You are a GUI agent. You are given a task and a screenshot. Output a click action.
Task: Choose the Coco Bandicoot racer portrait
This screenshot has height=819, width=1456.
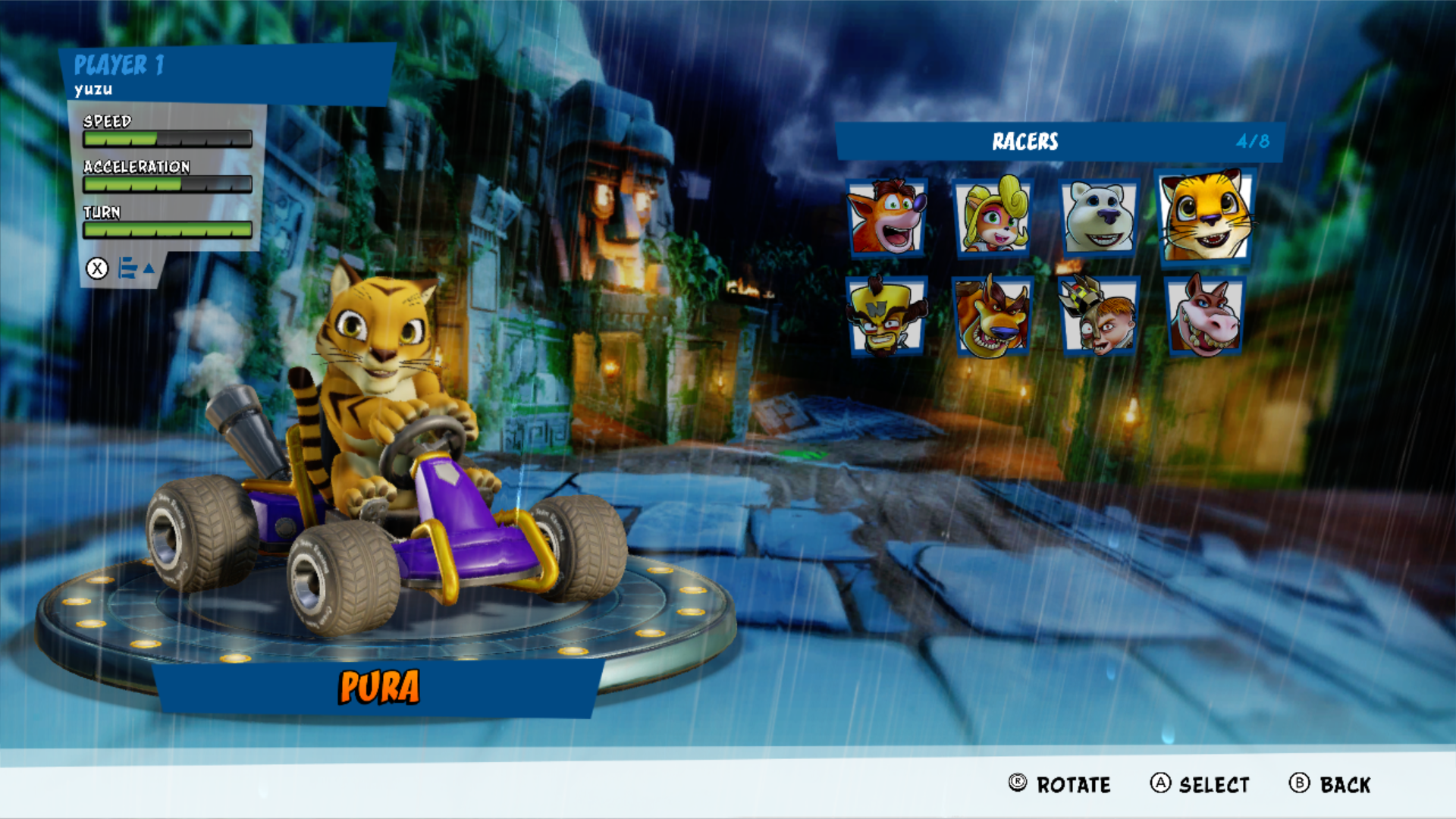click(x=993, y=218)
